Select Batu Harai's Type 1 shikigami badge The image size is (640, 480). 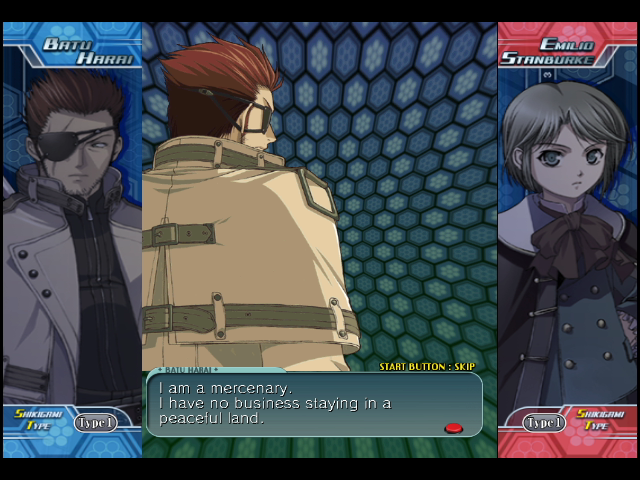(95, 422)
